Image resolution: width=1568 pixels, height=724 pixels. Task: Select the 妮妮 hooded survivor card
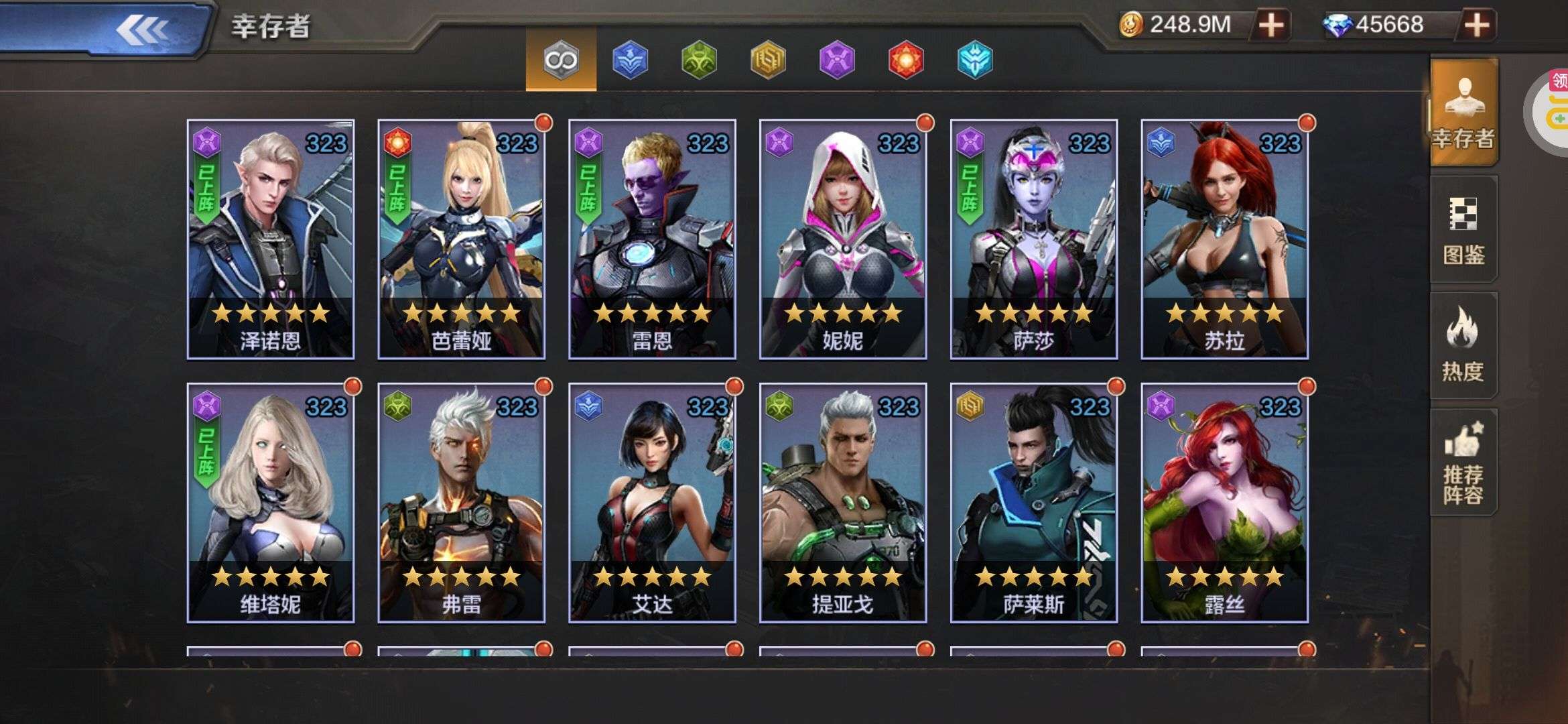[843, 239]
